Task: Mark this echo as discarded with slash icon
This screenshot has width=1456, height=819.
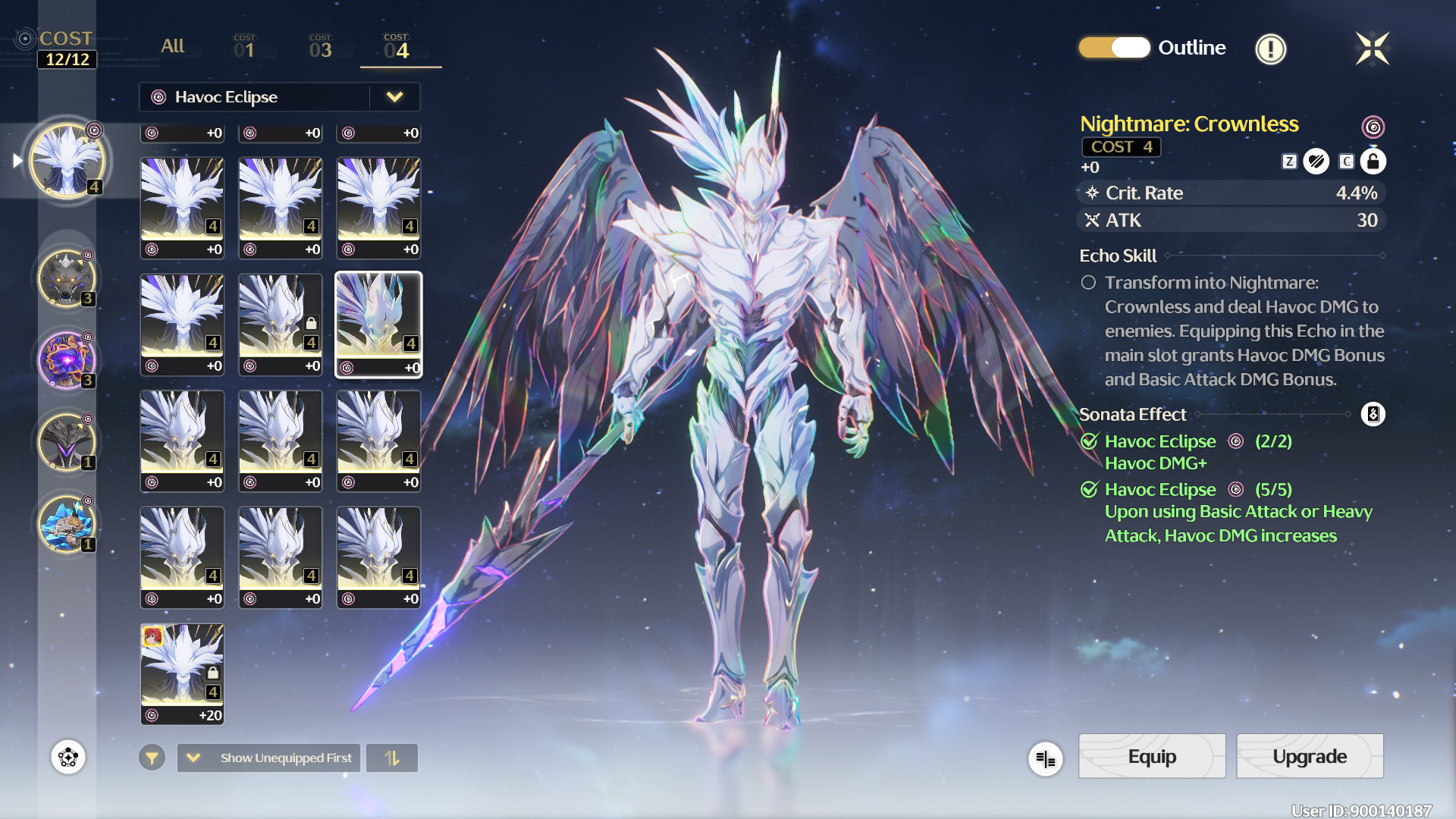Action: 1316,162
